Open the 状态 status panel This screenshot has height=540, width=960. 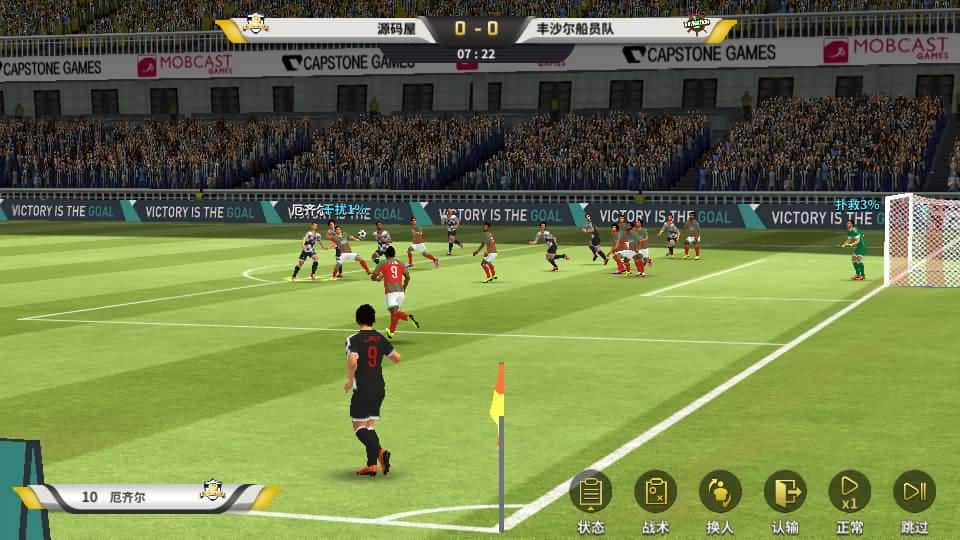click(590, 492)
